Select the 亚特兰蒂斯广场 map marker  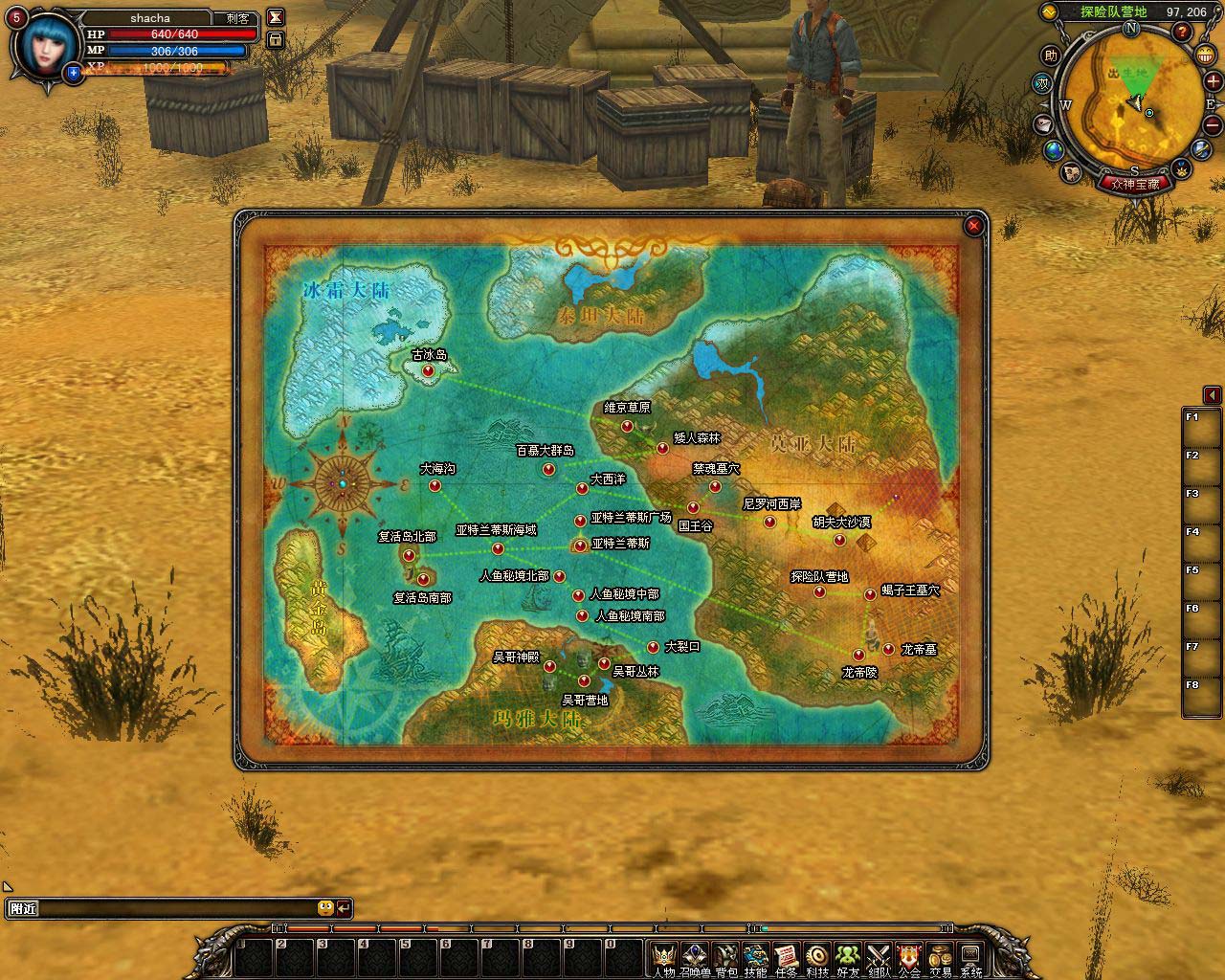tap(580, 521)
